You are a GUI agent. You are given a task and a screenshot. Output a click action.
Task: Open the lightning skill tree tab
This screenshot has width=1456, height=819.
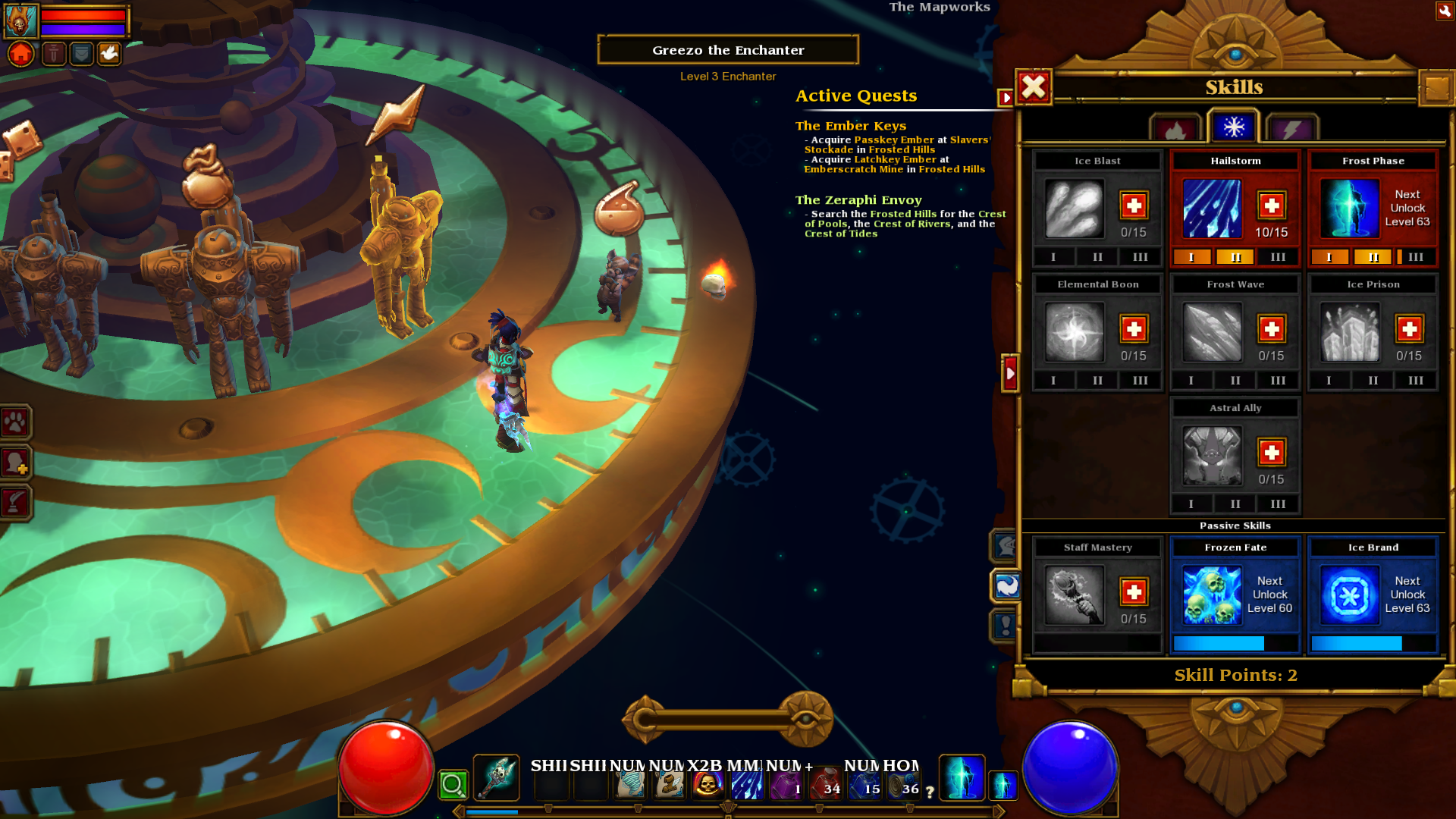point(1292,130)
